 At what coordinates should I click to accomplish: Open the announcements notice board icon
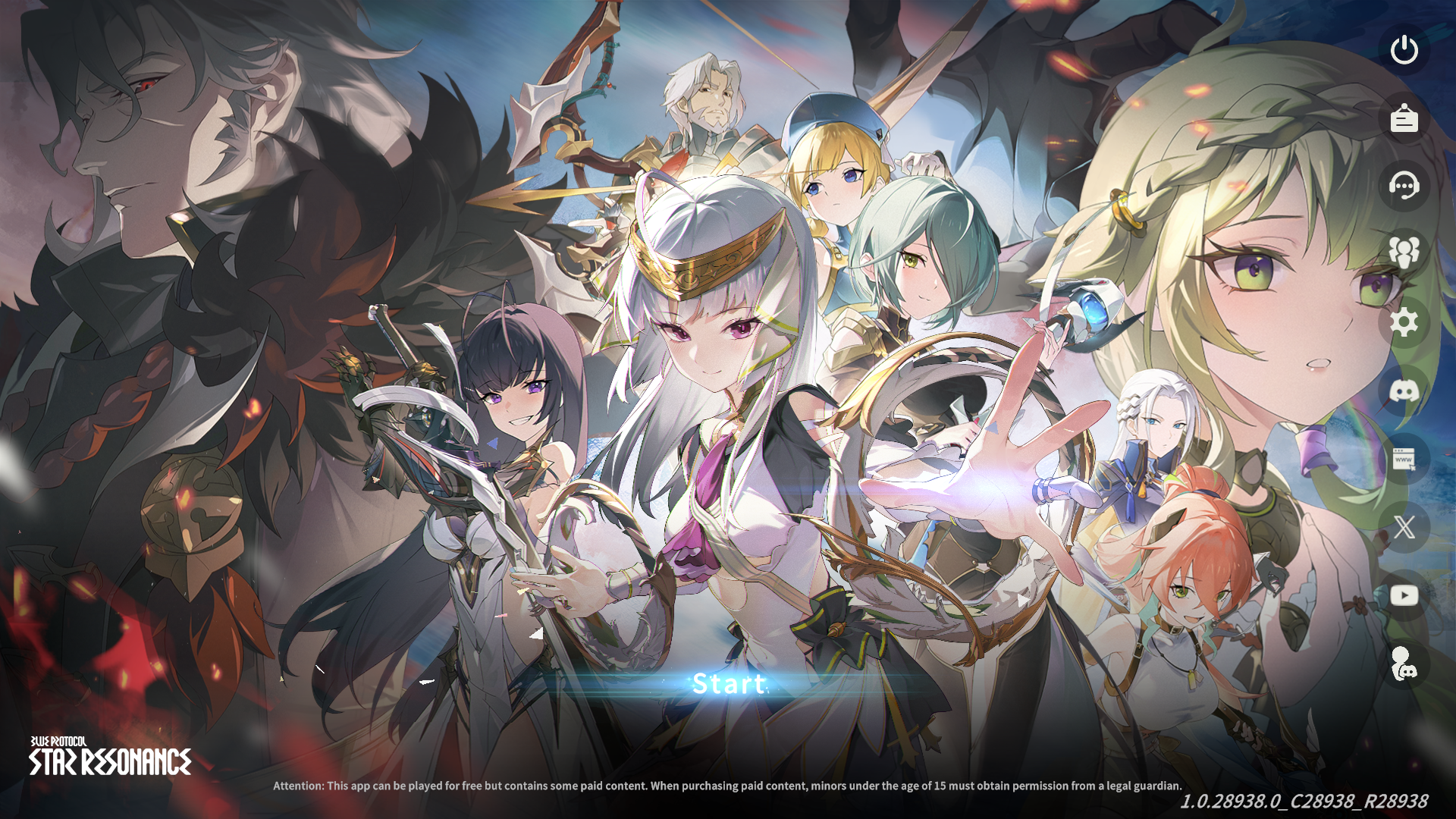pos(1405,119)
